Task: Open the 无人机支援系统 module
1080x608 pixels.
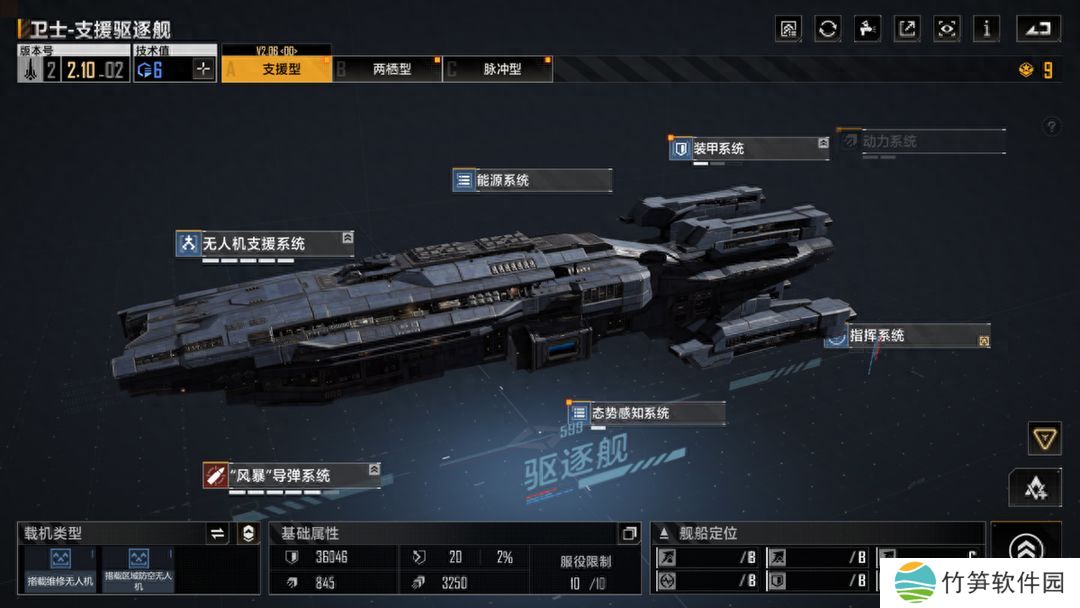Action: (264, 243)
